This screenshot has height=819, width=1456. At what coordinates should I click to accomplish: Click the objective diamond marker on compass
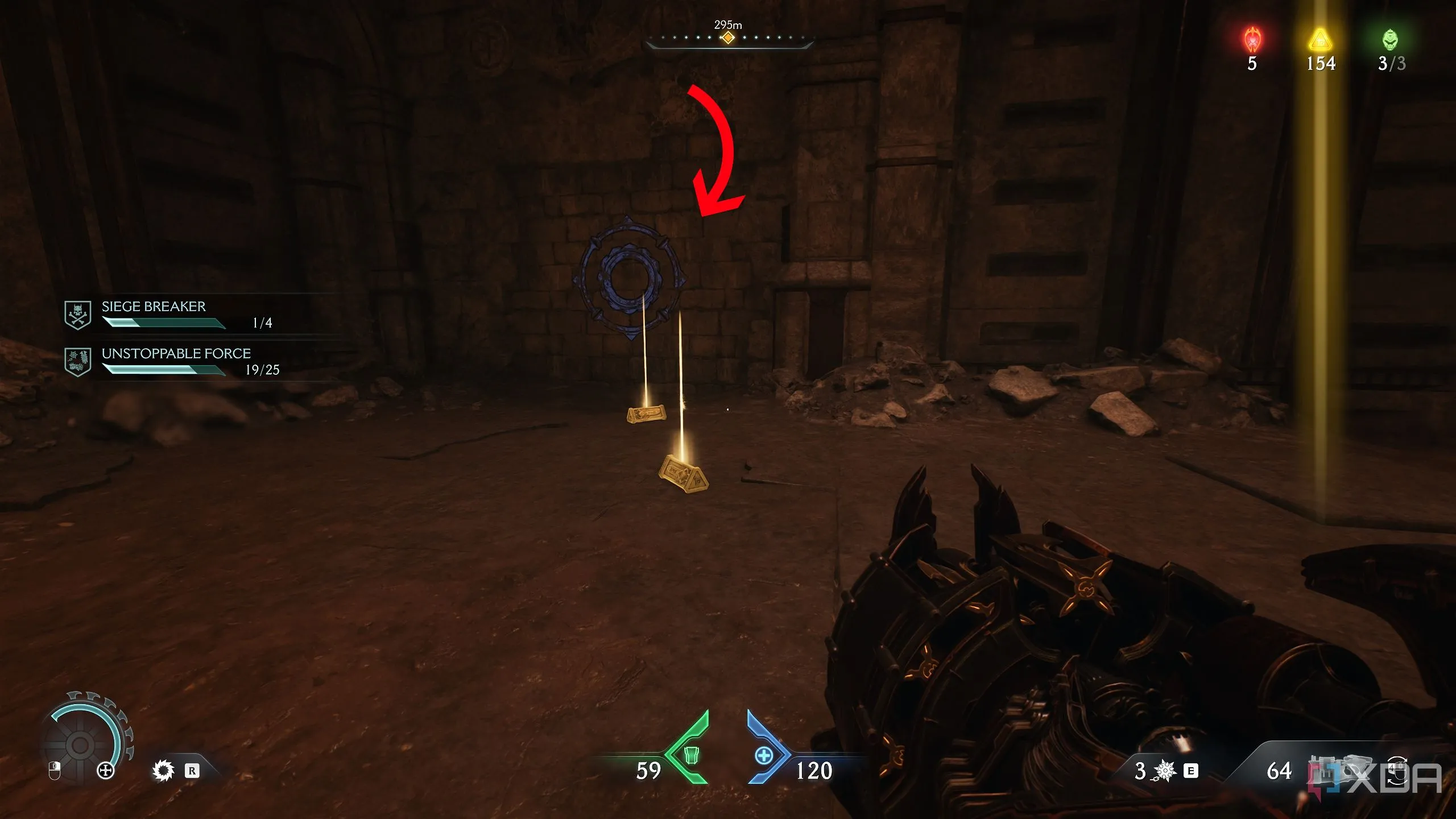(727, 38)
